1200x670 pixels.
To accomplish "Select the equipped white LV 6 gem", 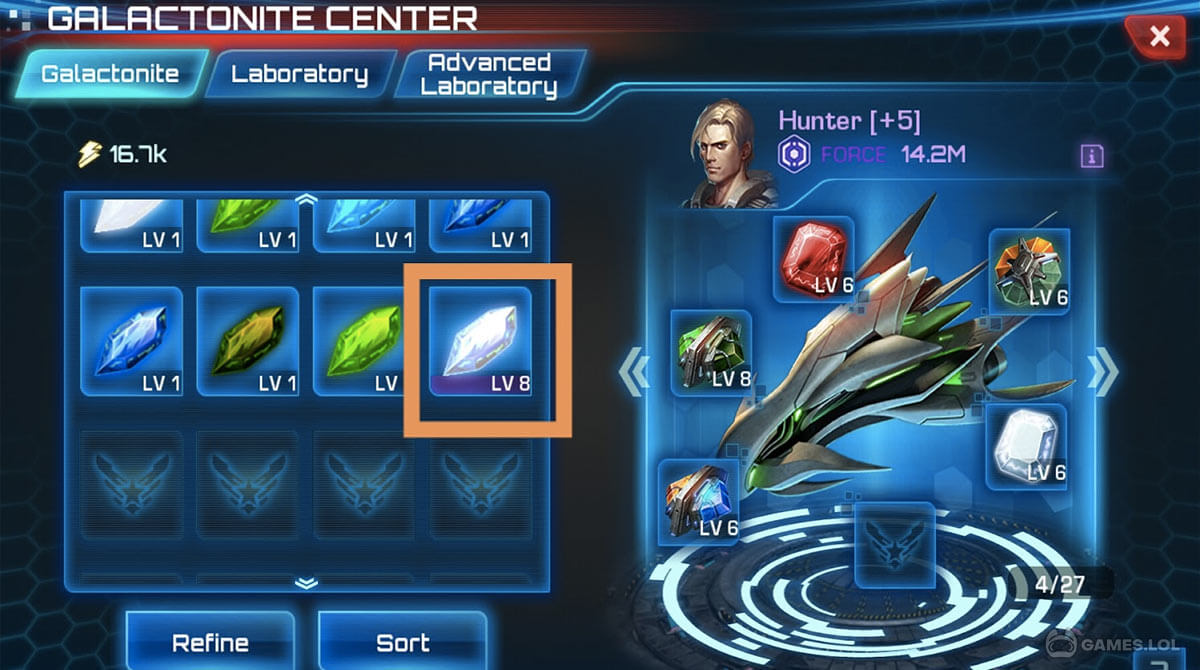I will 1026,447.
